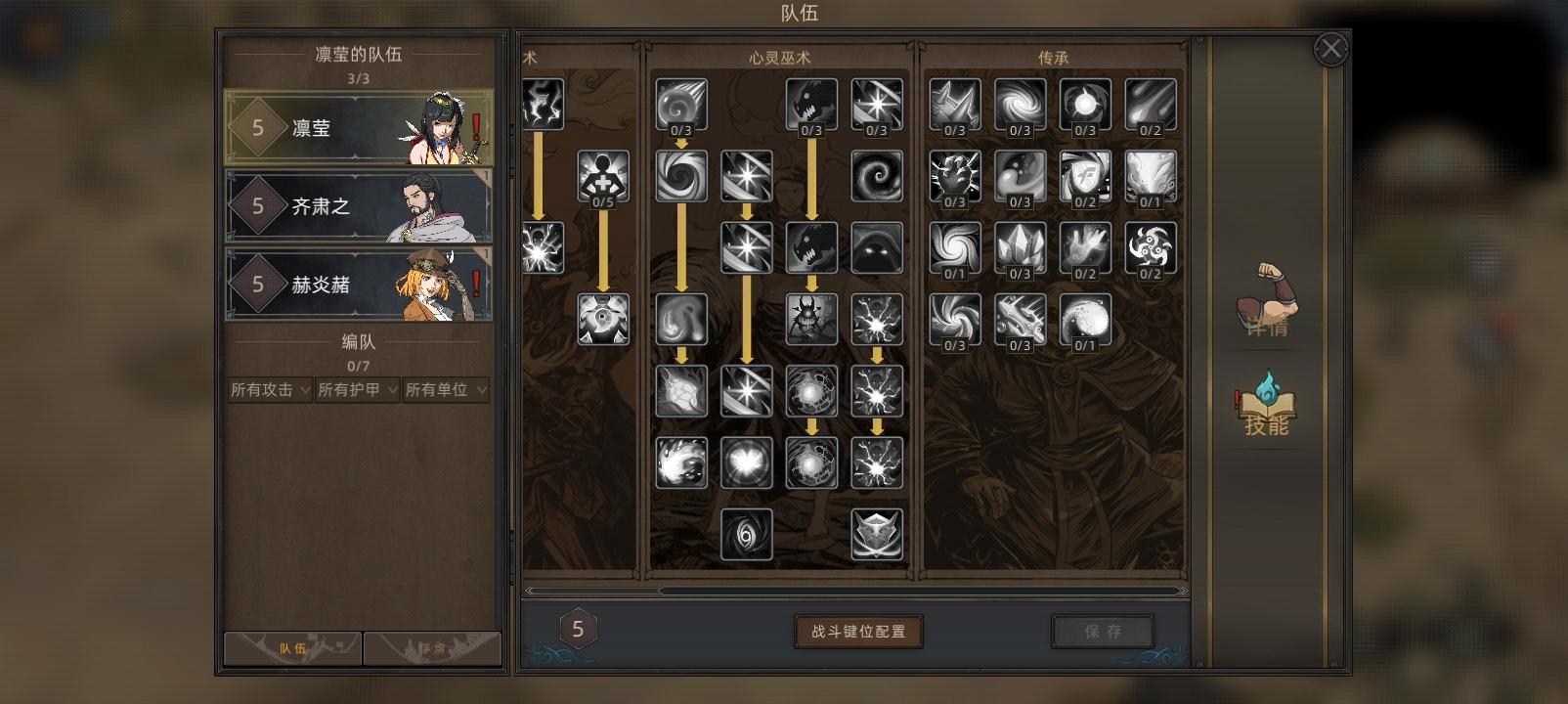Open the 所有攻击 filter dropdown
Viewport: 1568px width, 704px height.
[x=269, y=389]
